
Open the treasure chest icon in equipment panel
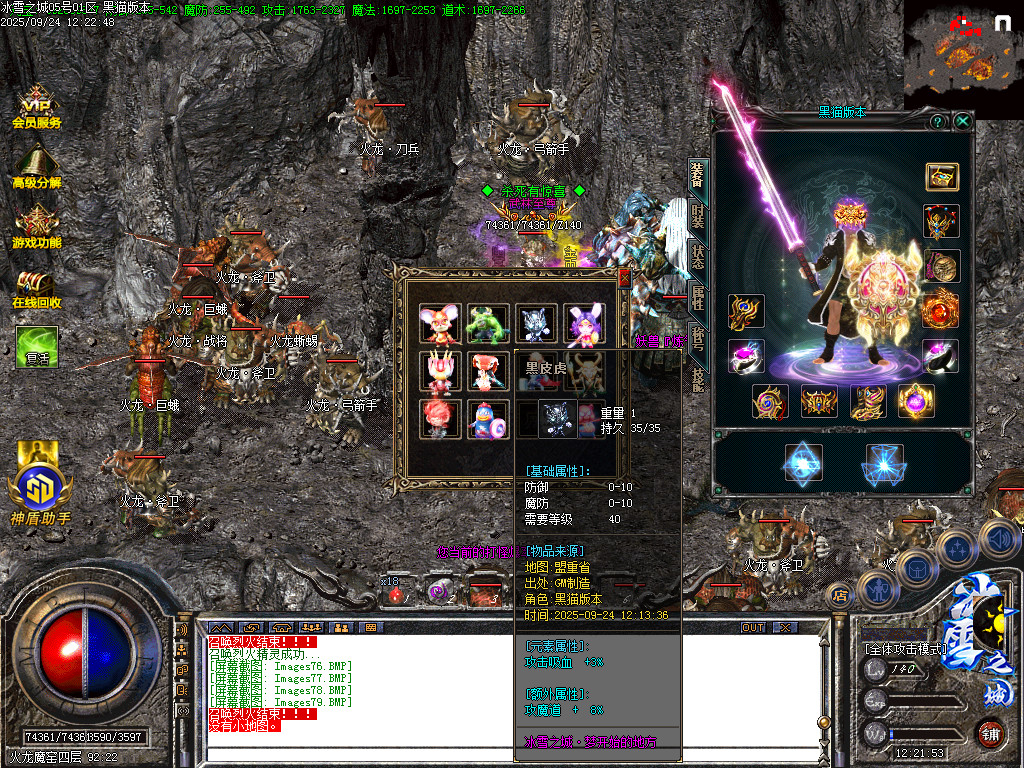[942, 177]
